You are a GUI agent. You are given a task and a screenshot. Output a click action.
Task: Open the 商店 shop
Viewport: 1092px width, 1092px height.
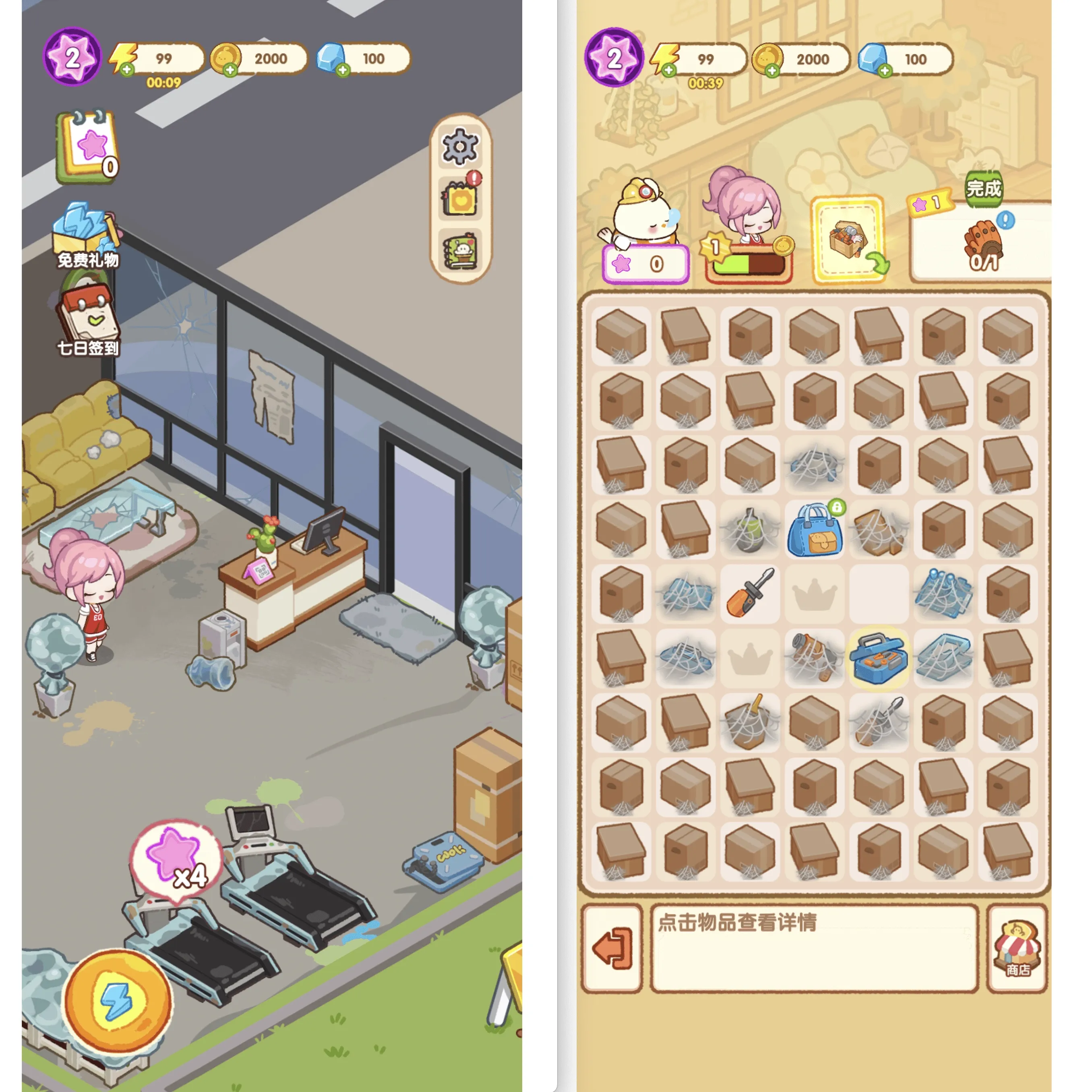click(x=1018, y=948)
